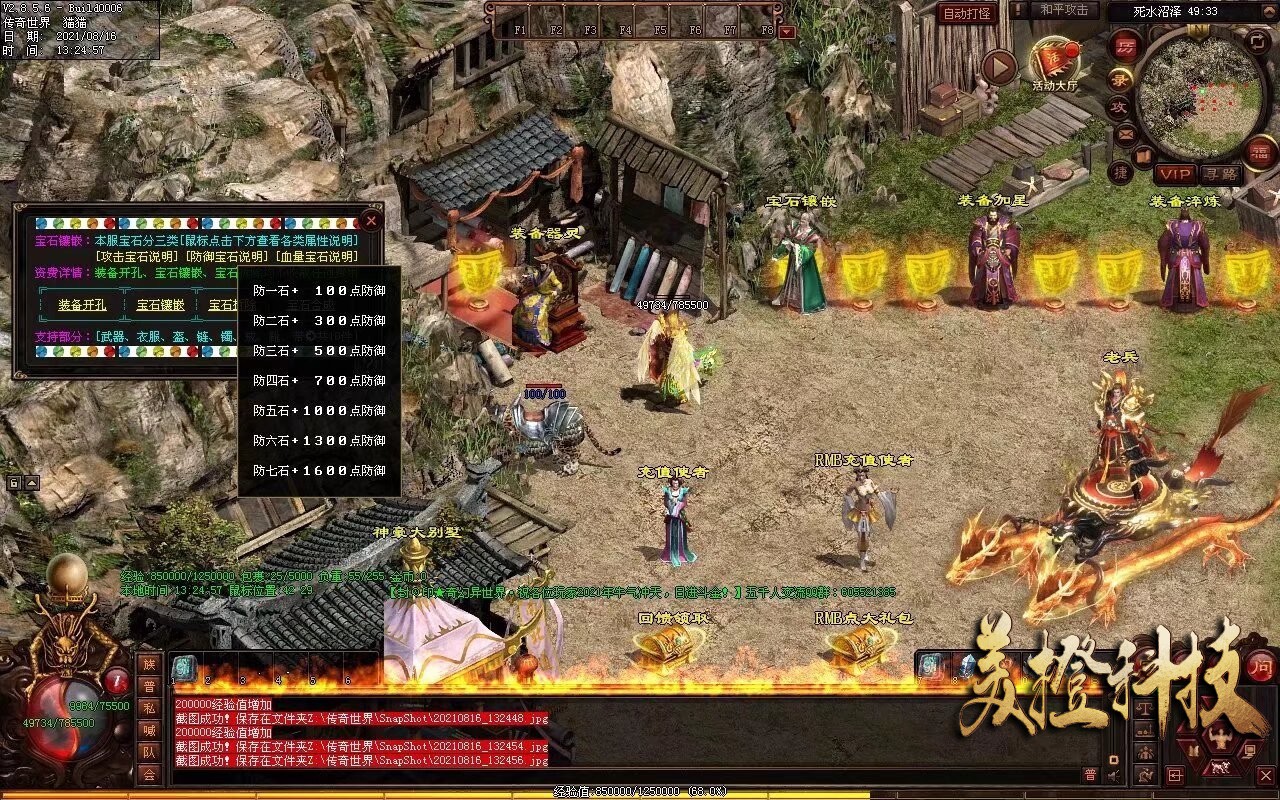Select the balance-scale trade icon at bottom right

pos(1144,708)
